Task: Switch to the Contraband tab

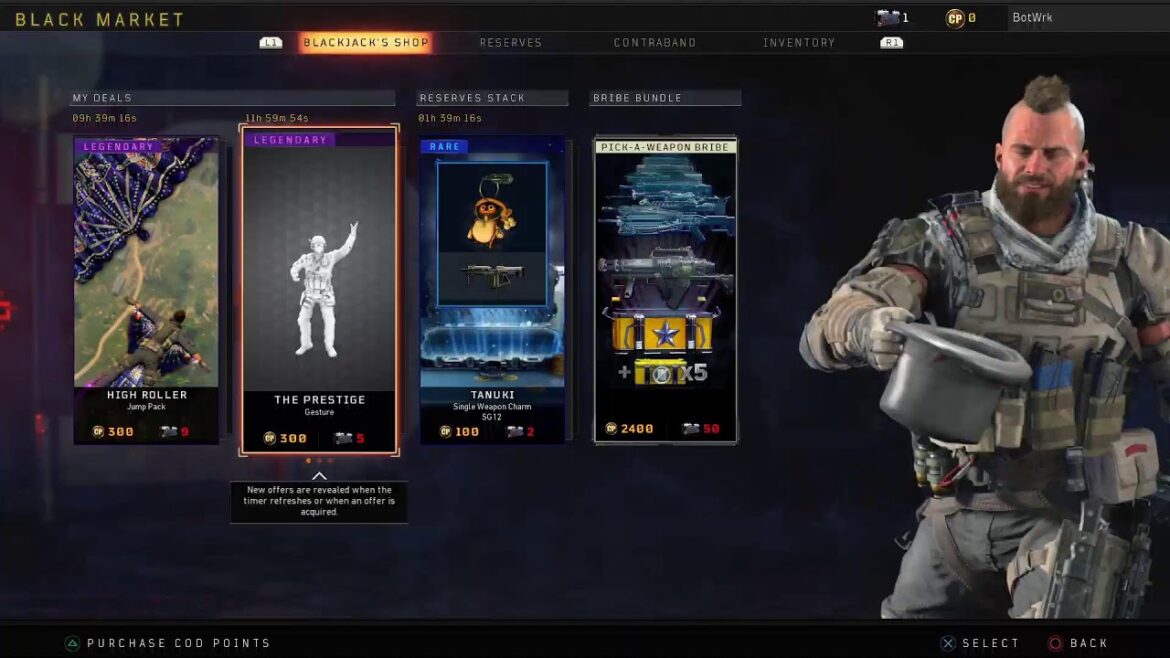Action: (x=654, y=43)
